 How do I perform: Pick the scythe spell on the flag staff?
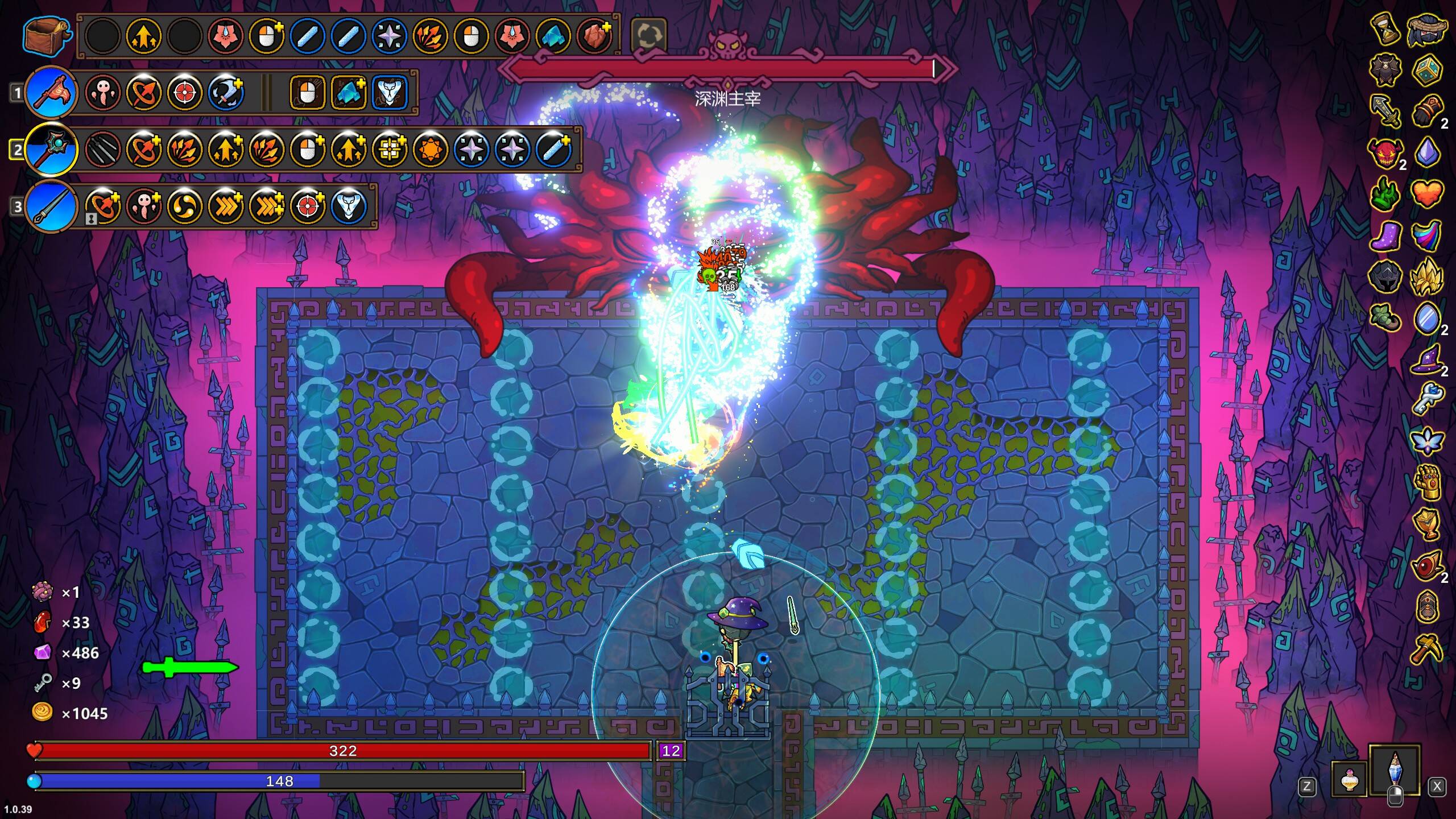(226, 92)
